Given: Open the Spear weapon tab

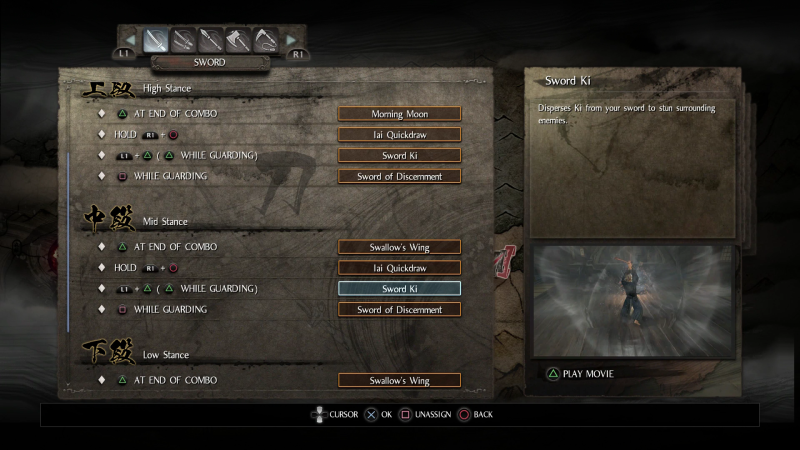Looking at the screenshot, I should [211, 40].
